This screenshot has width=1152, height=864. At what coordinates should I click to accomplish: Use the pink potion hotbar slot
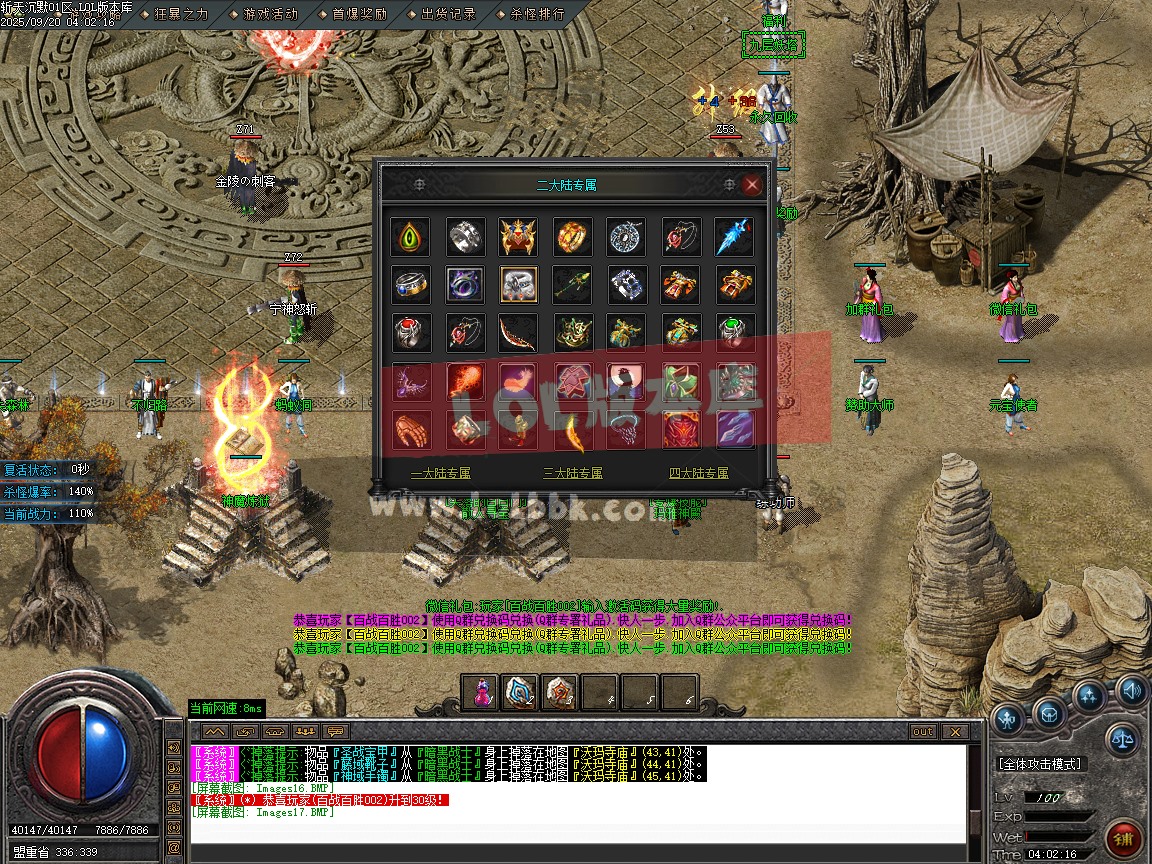point(481,693)
